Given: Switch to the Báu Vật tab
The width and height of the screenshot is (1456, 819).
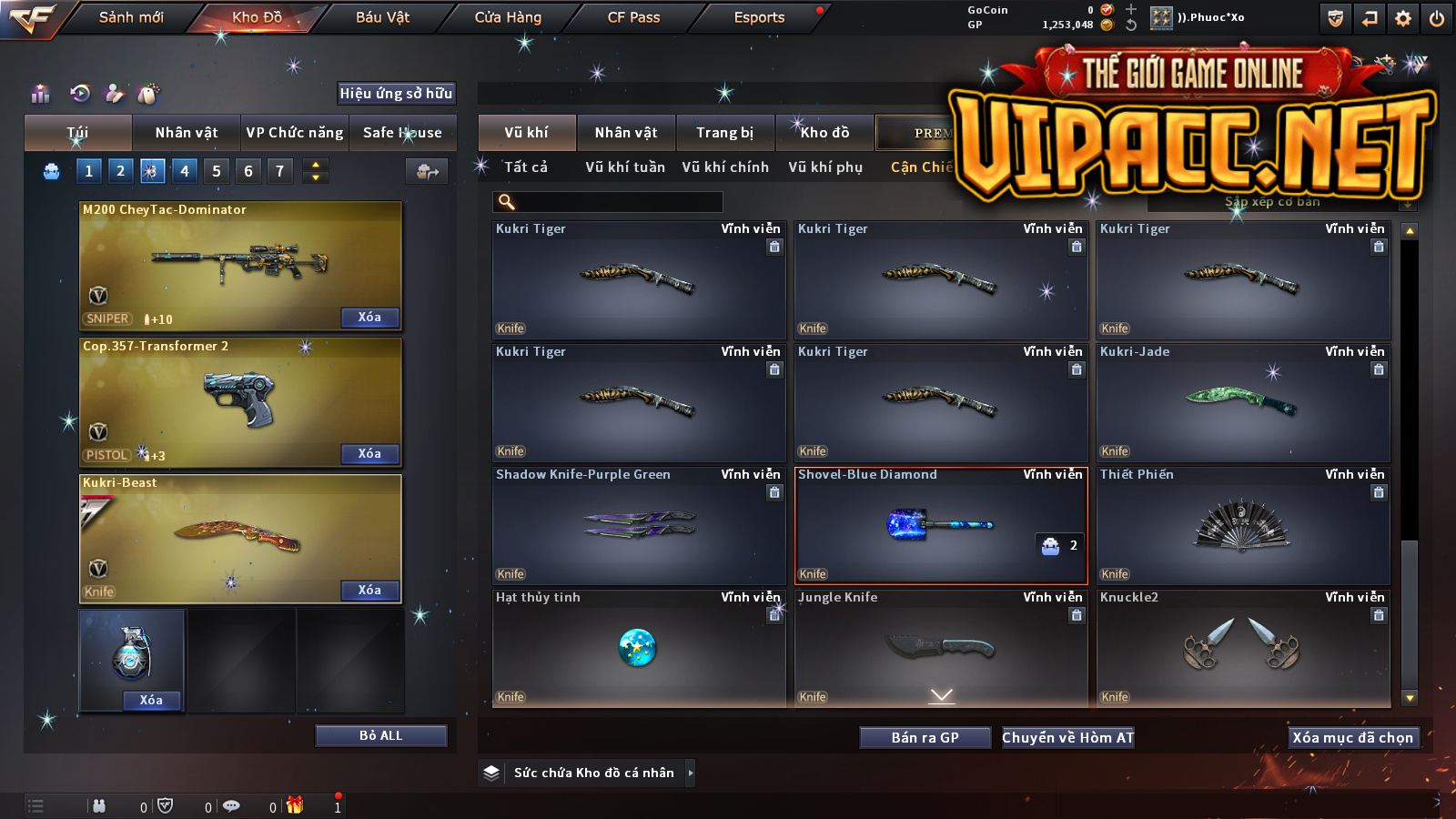Looking at the screenshot, I should pos(382,17).
